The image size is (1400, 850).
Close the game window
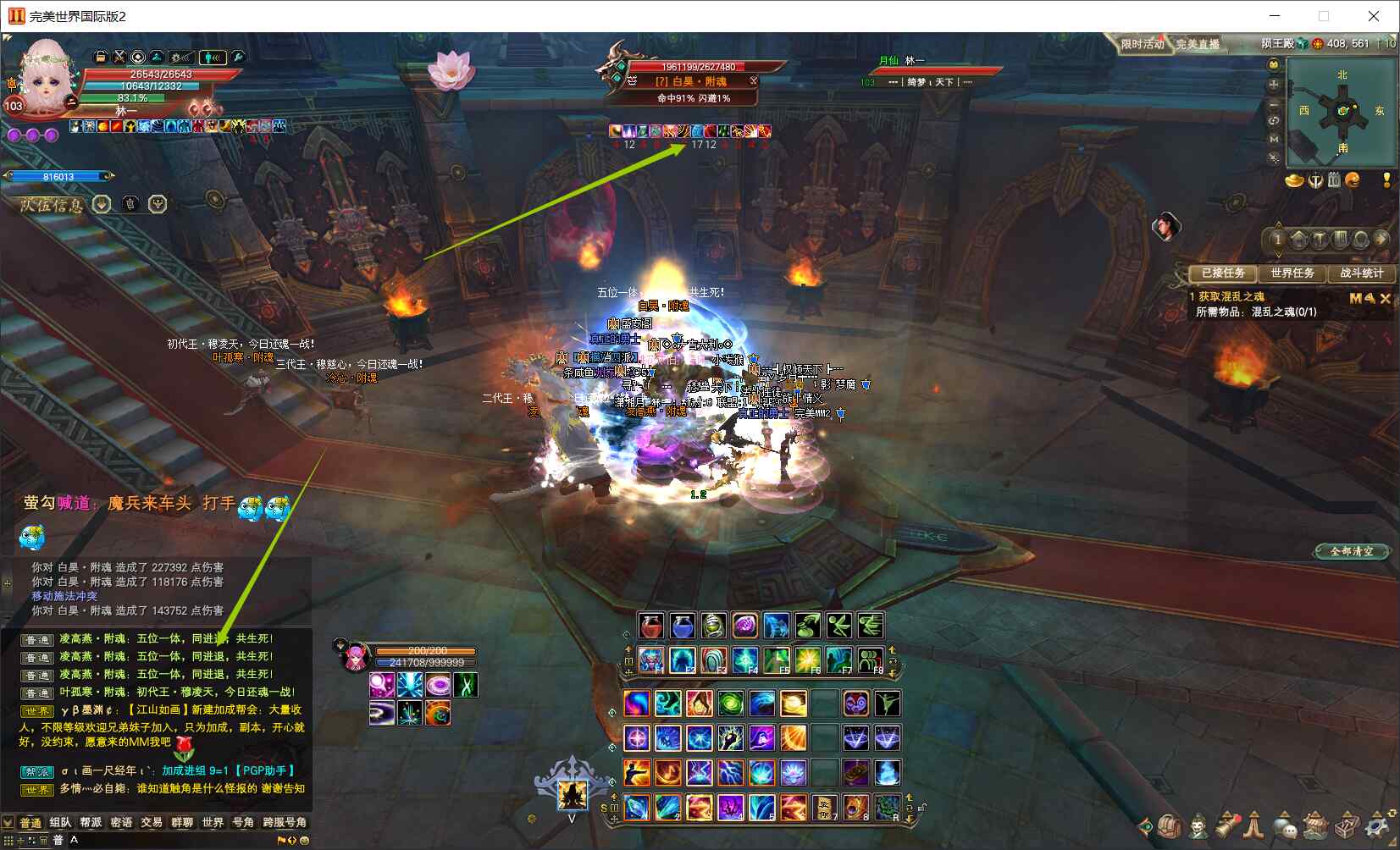[x=1373, y=16]
